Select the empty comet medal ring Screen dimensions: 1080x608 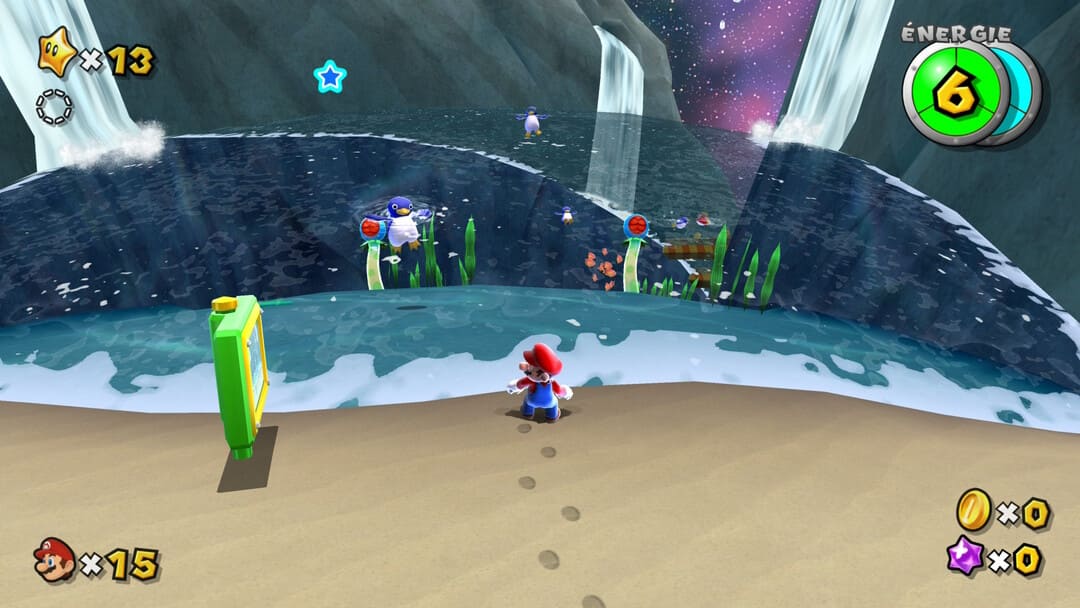[x=54, y=107]
